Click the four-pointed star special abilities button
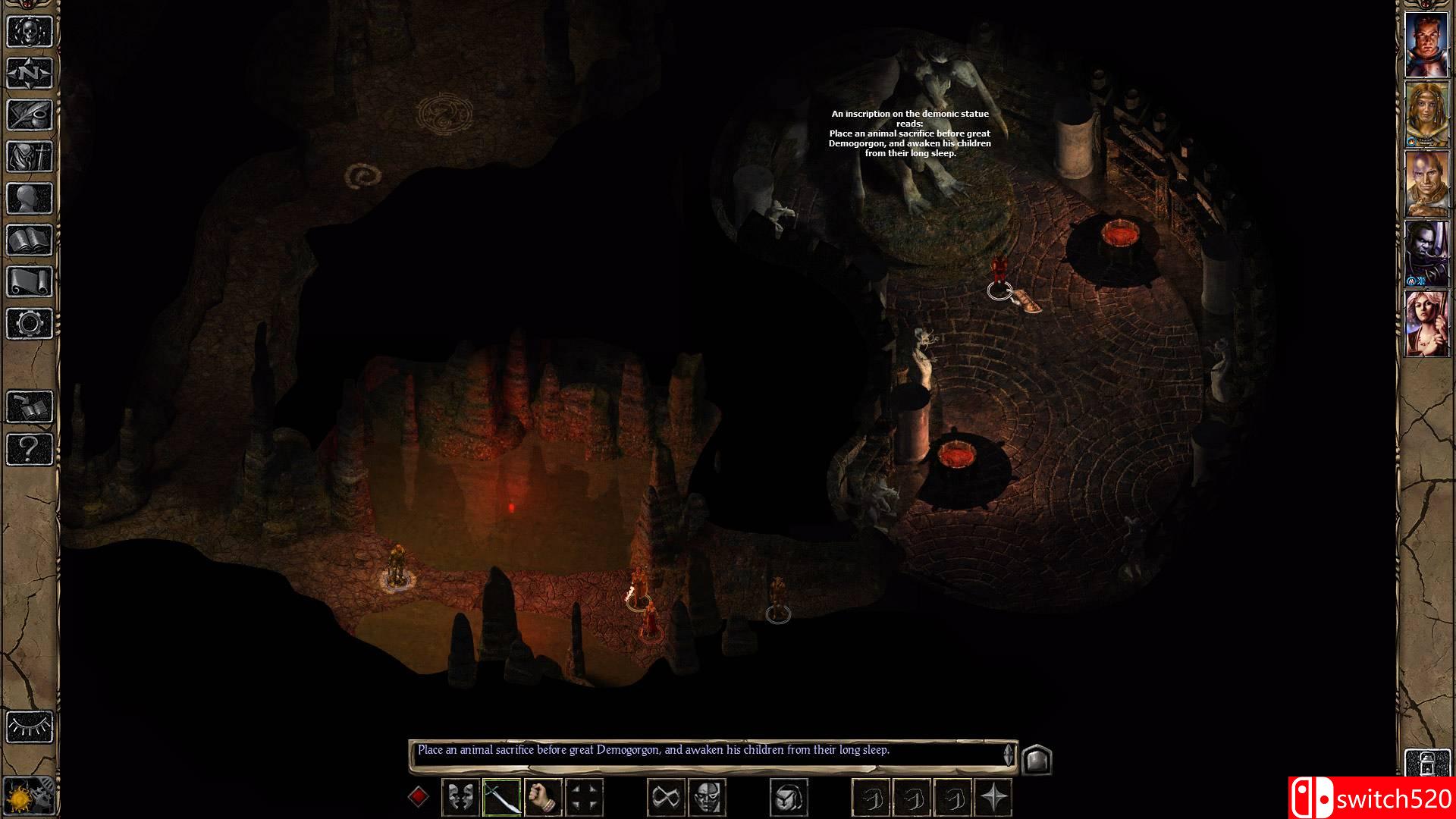 click(x=994, y=797)
